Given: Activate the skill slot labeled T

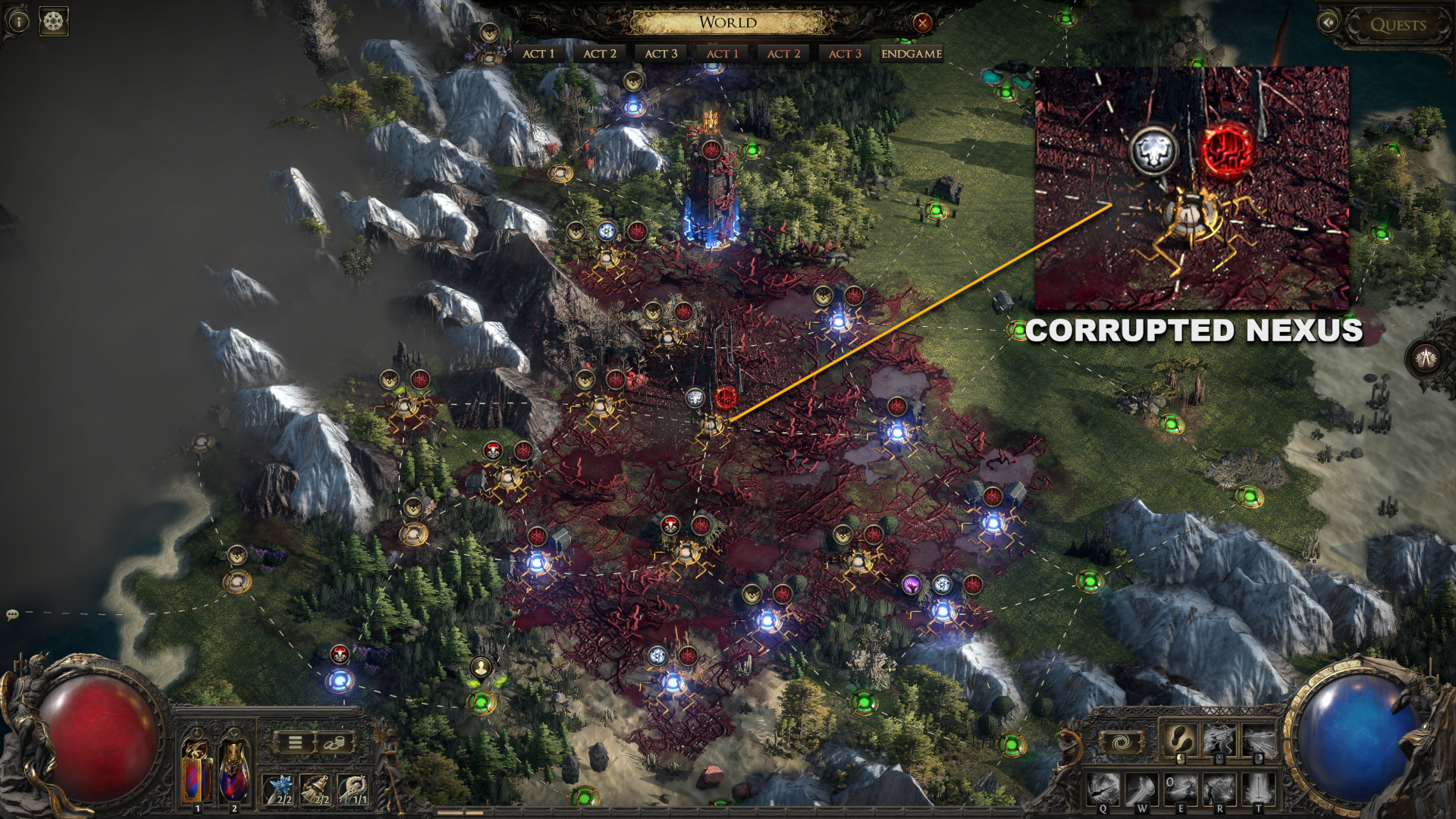Looking at the screenshot, I should (x=1259, y=789).
